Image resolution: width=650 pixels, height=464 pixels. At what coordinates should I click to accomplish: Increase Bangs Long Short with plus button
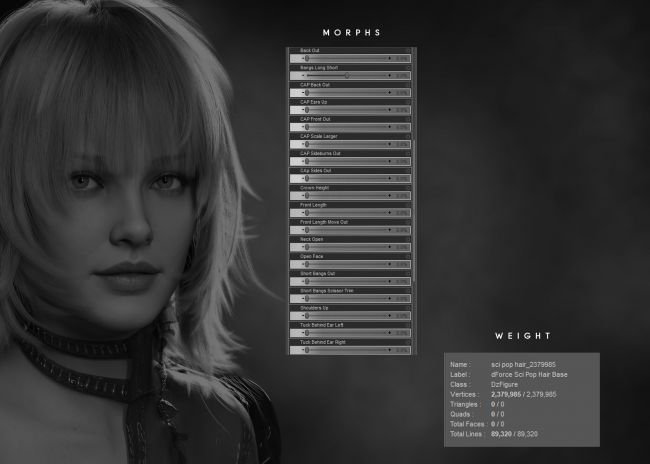click(389, 75)
